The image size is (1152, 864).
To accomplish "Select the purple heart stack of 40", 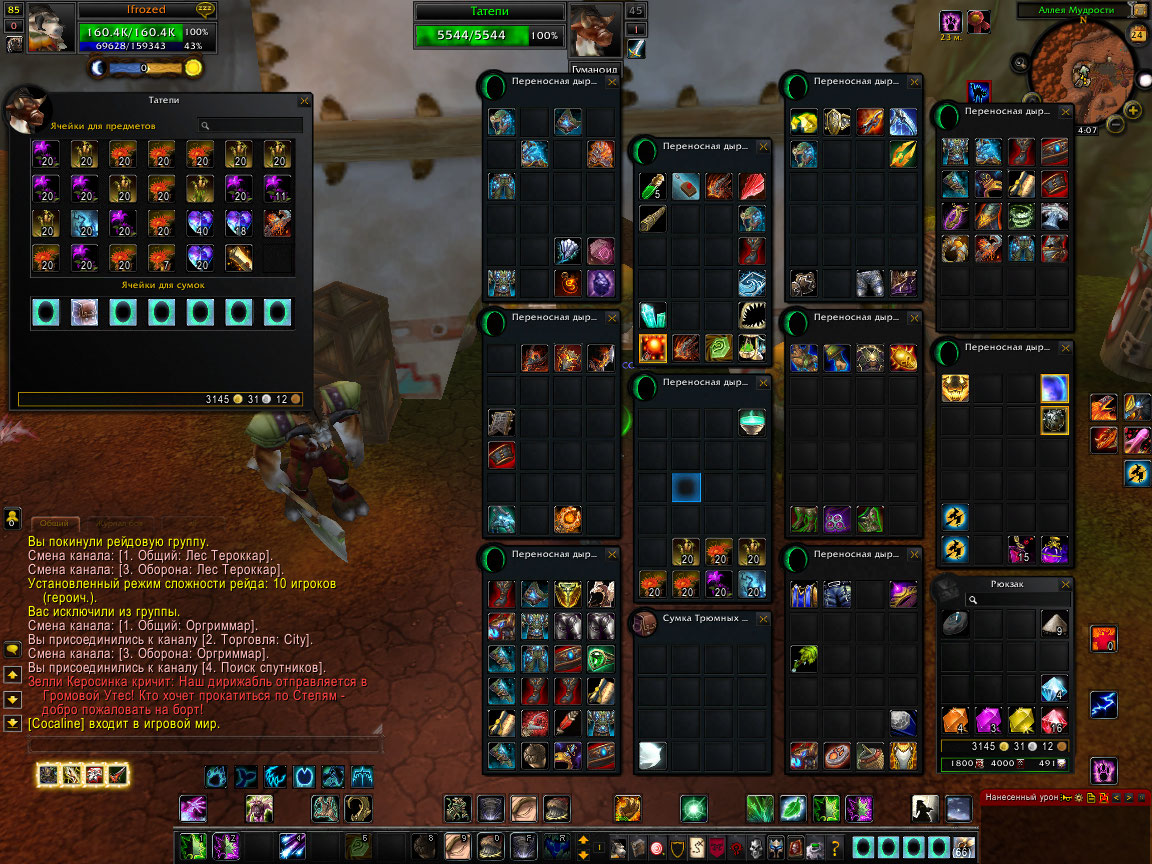I will (x=199, y=222).
